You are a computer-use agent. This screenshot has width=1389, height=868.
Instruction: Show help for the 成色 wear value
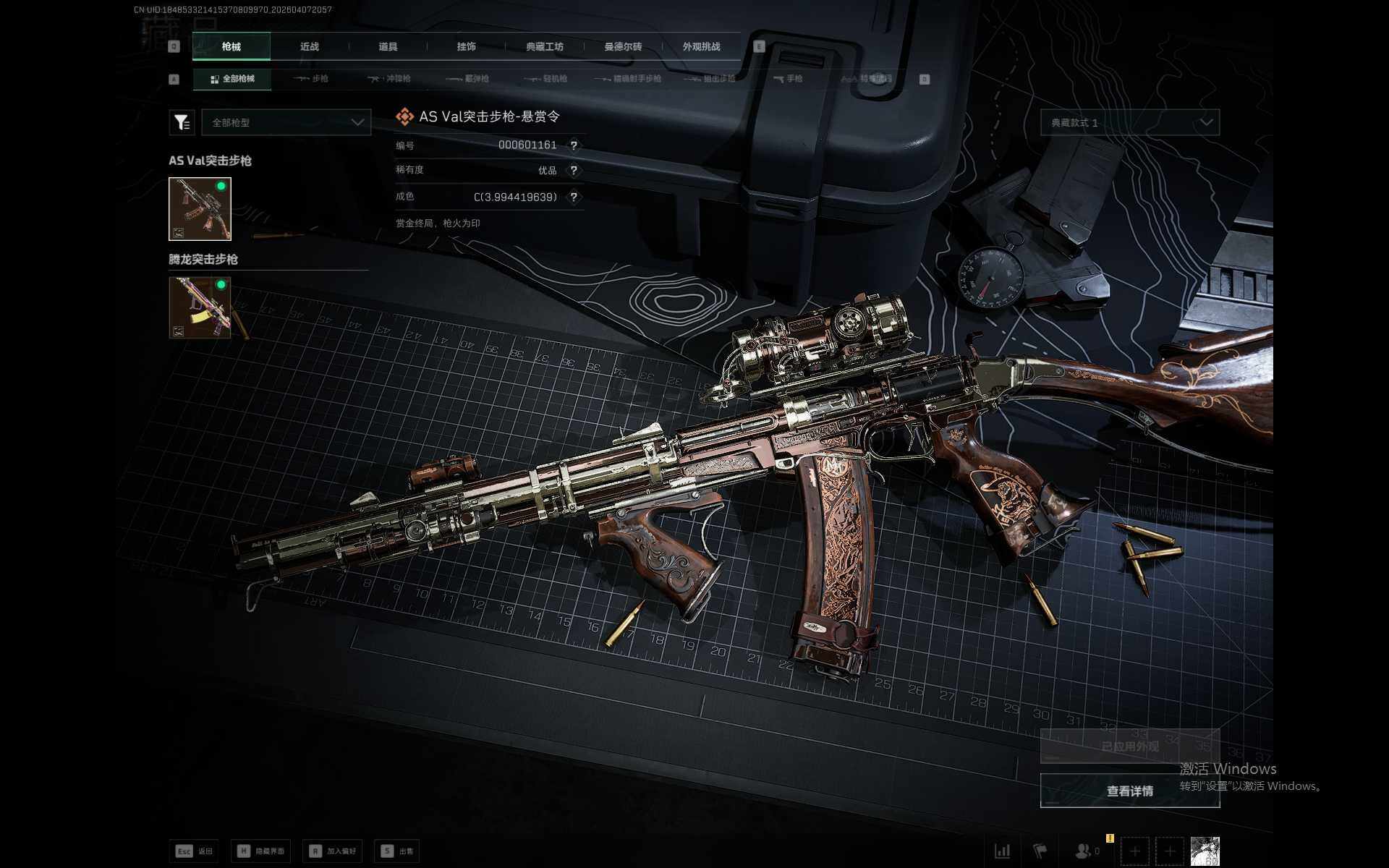[574, 197]
